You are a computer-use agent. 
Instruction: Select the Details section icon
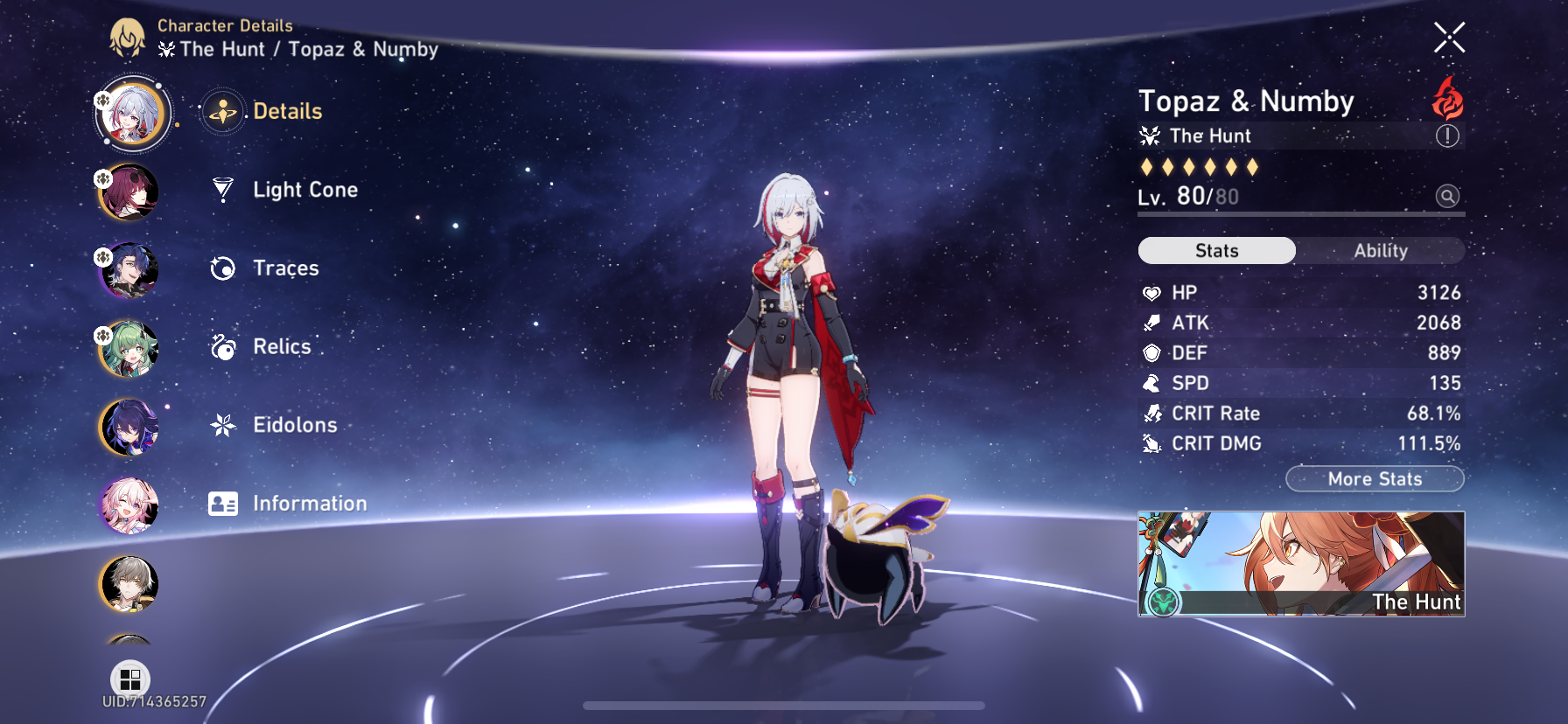tap(224, 111)
